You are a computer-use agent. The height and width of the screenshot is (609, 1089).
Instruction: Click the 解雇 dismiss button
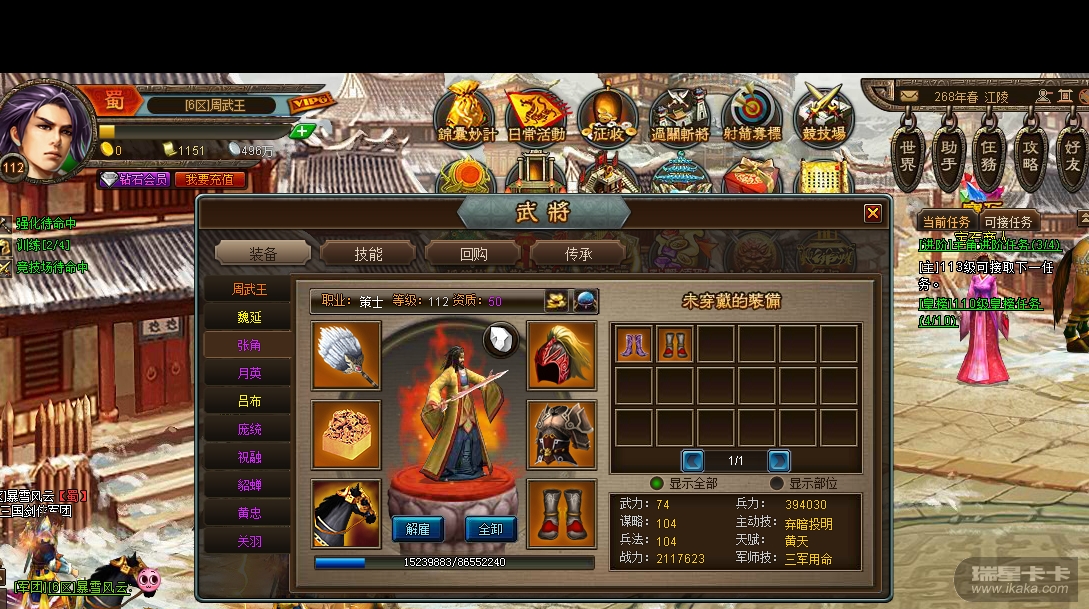(418, 529)
